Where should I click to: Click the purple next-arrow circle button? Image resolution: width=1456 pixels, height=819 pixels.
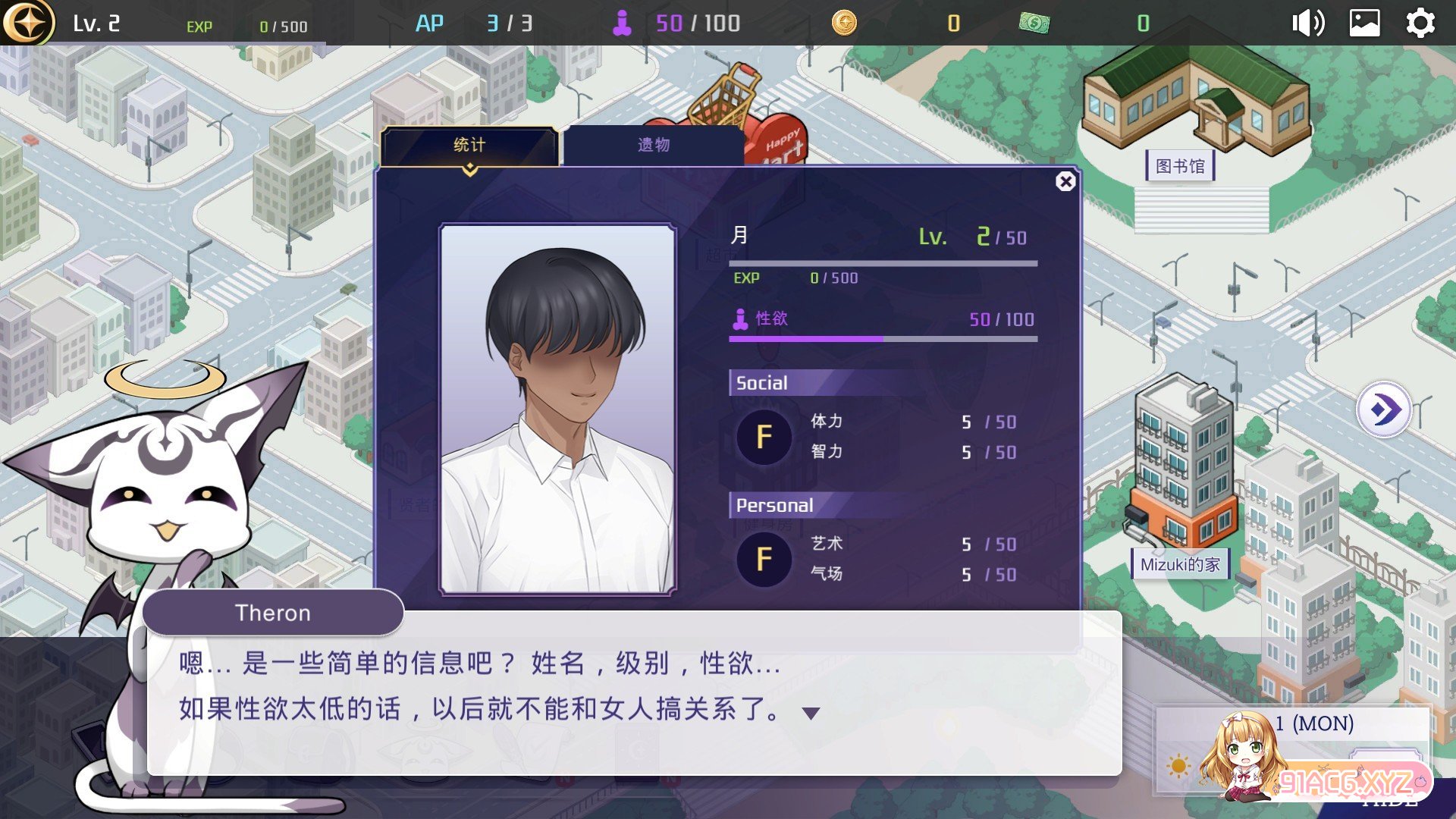click(x=1385, y=410)
